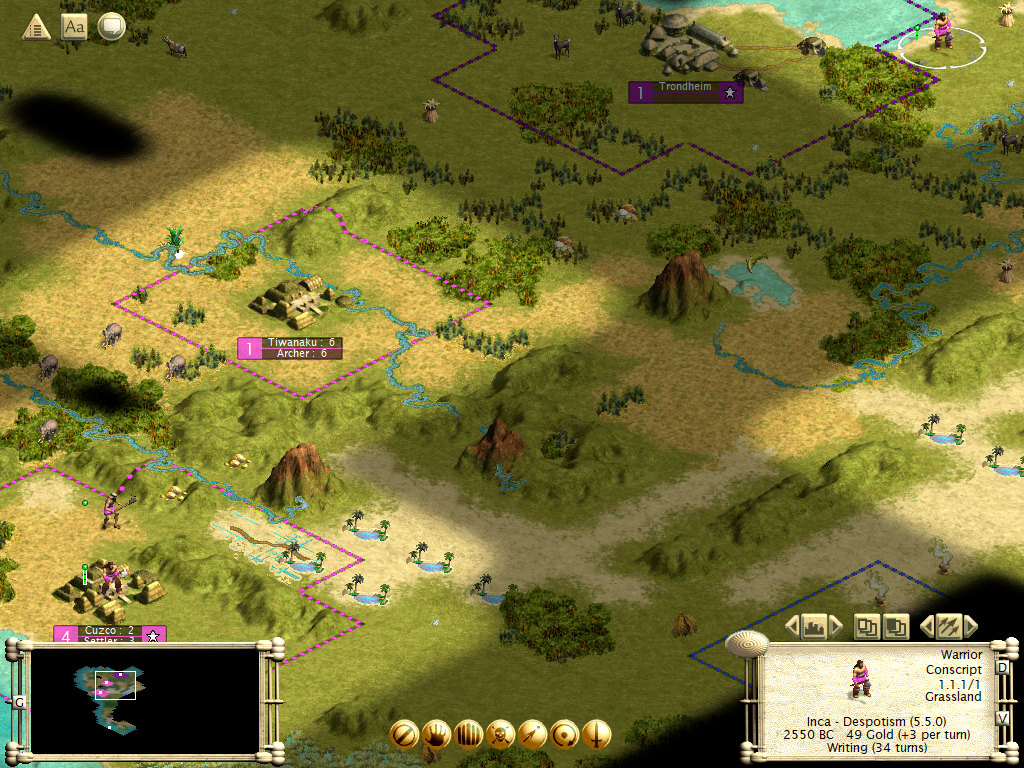
Task: Click the city skyline button
Action: tap(812, 626)
